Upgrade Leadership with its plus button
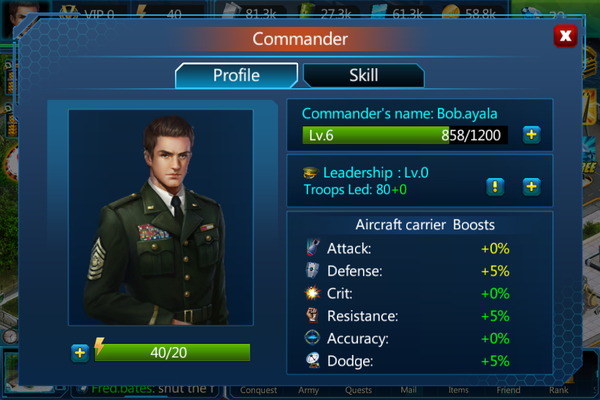600x400 pixels. pyautogui.click(x=531, y=186)
